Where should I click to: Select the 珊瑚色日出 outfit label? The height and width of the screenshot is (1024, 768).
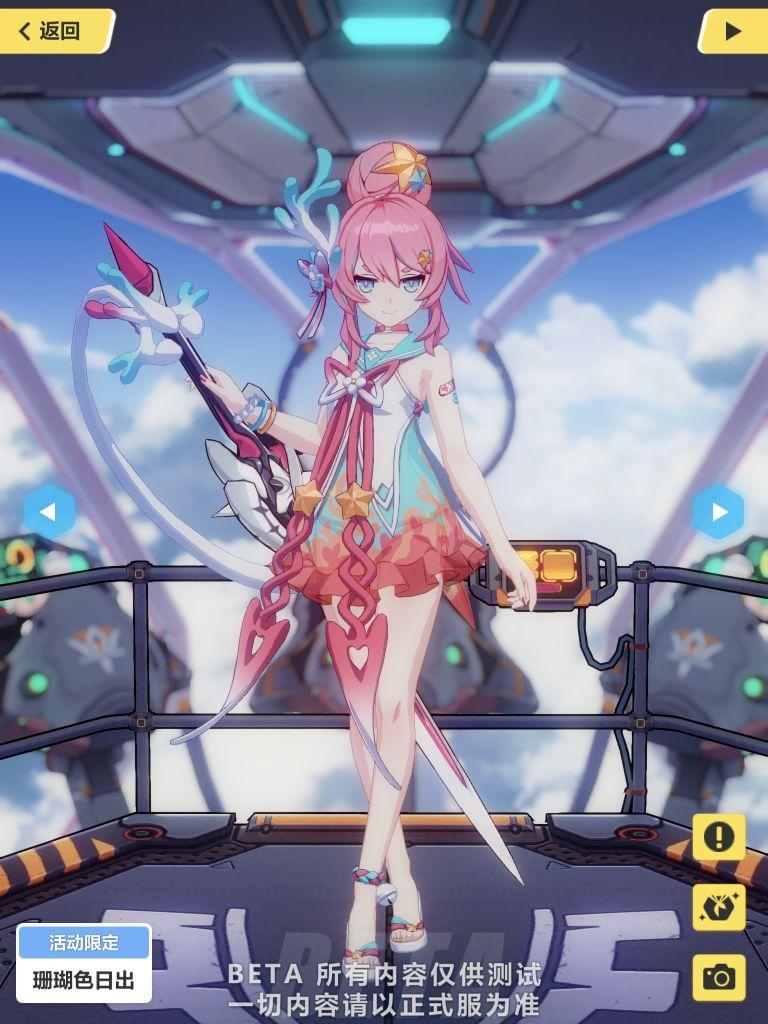pos(84,979)
